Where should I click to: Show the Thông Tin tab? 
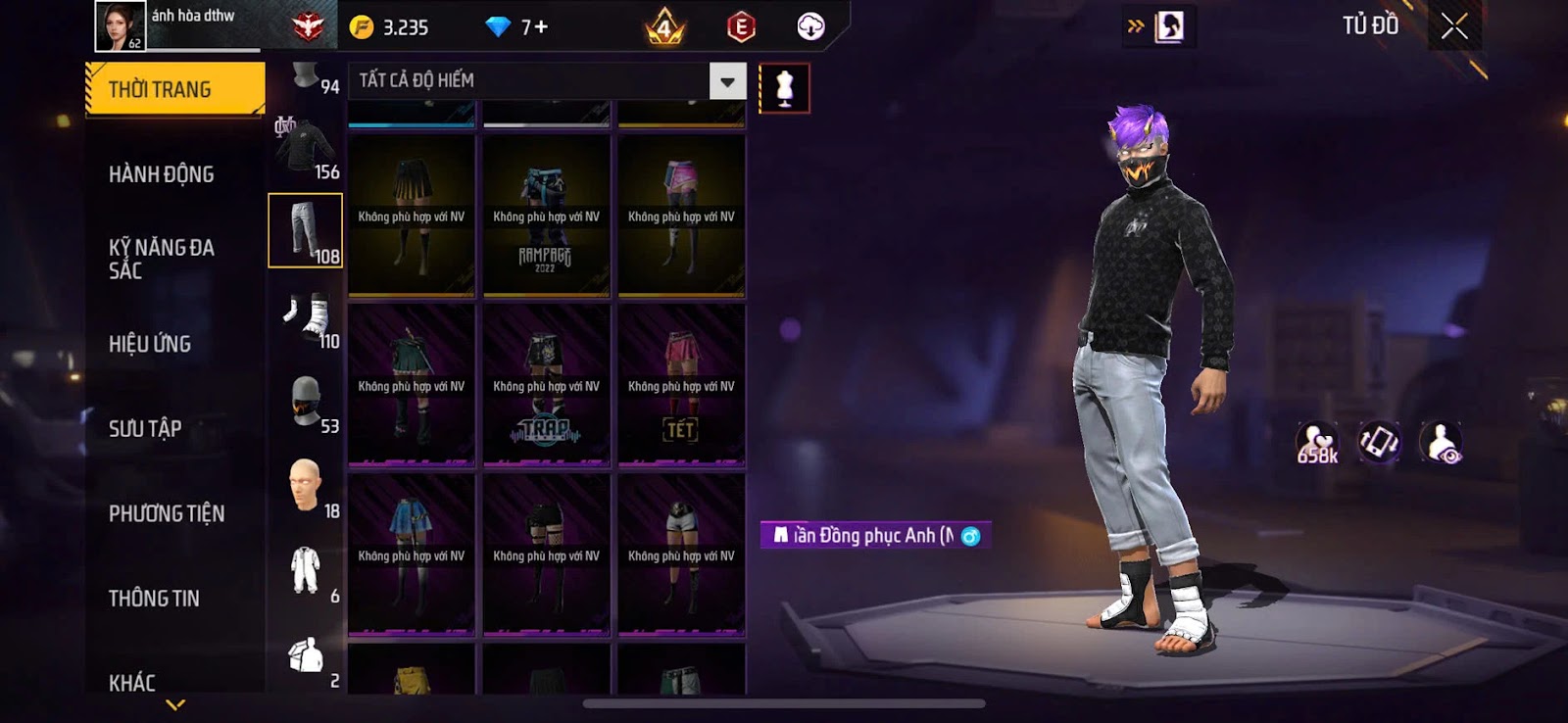point(154,598)
